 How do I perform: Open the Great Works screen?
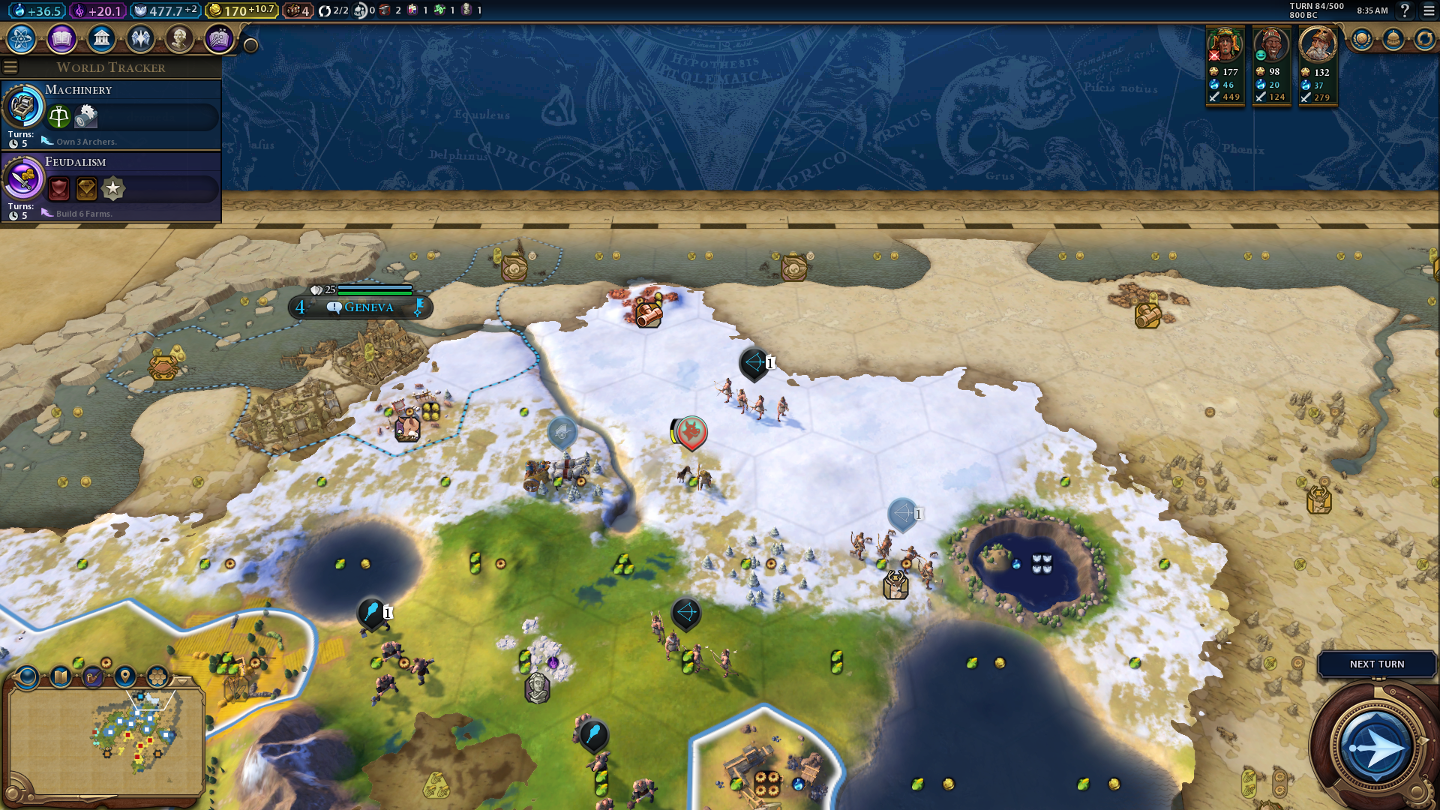[219, 39]
